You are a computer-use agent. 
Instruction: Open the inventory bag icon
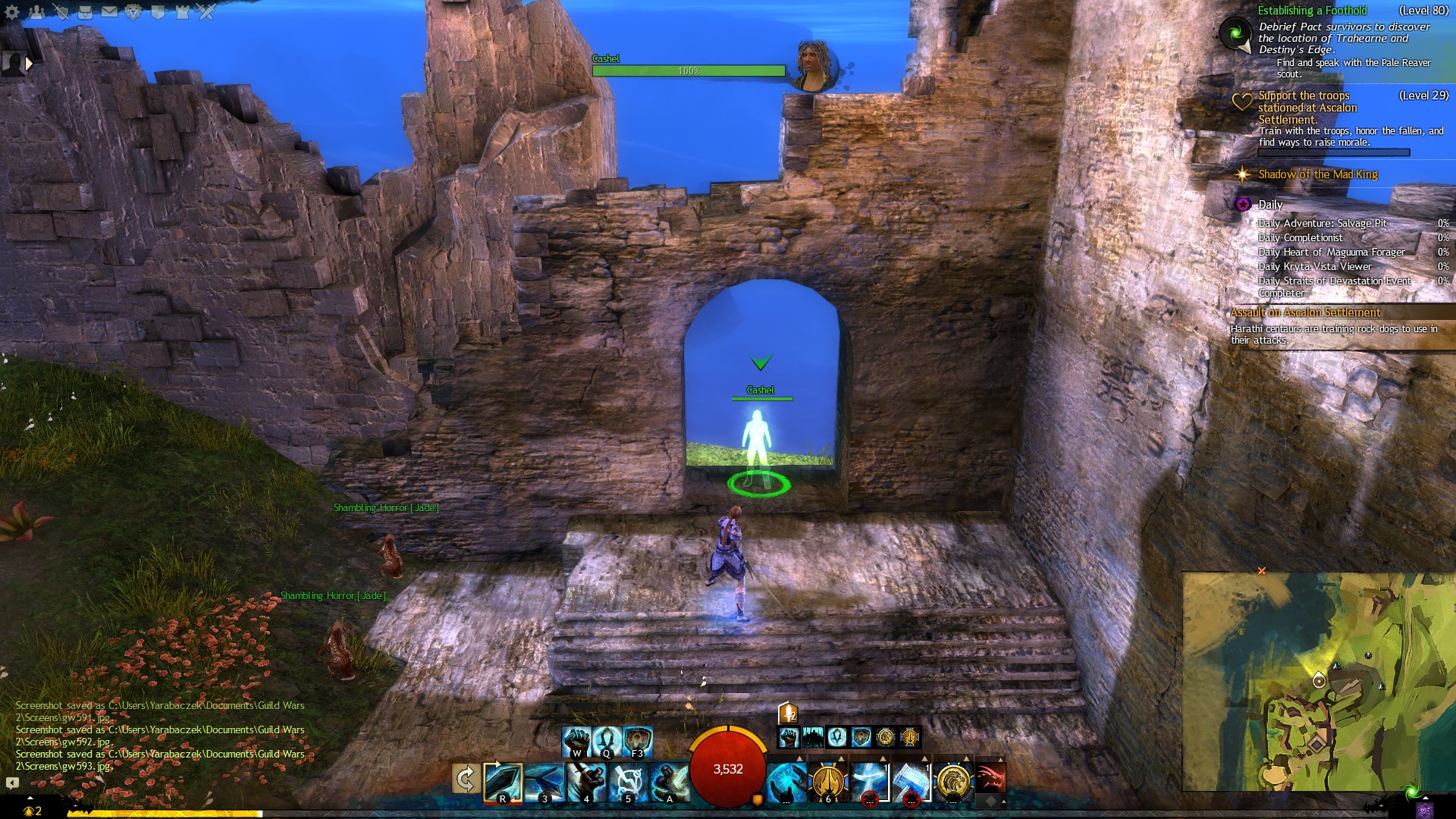85,11
